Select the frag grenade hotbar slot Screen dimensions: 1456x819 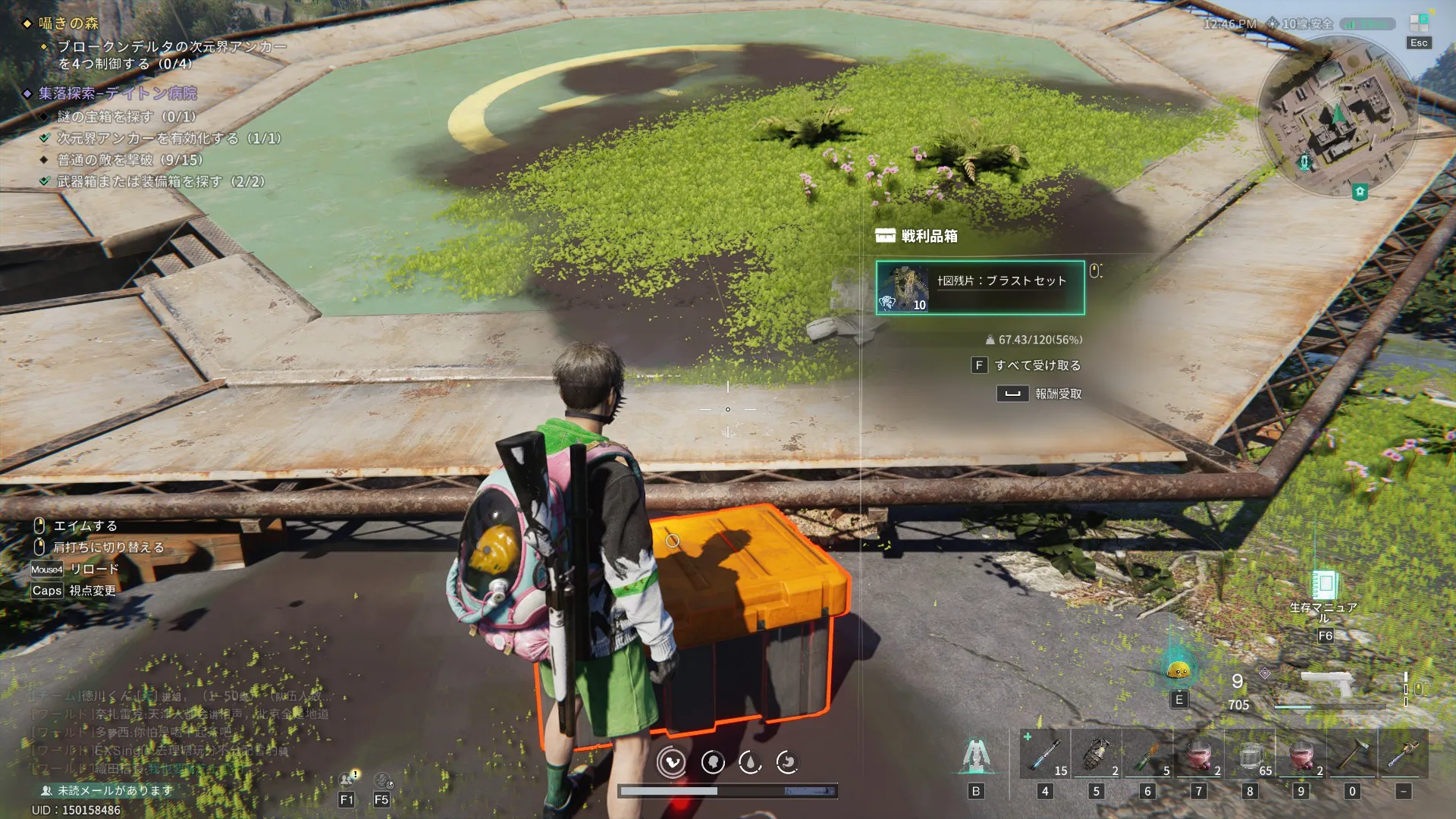pyautogui.click(x=1096, y=754)
